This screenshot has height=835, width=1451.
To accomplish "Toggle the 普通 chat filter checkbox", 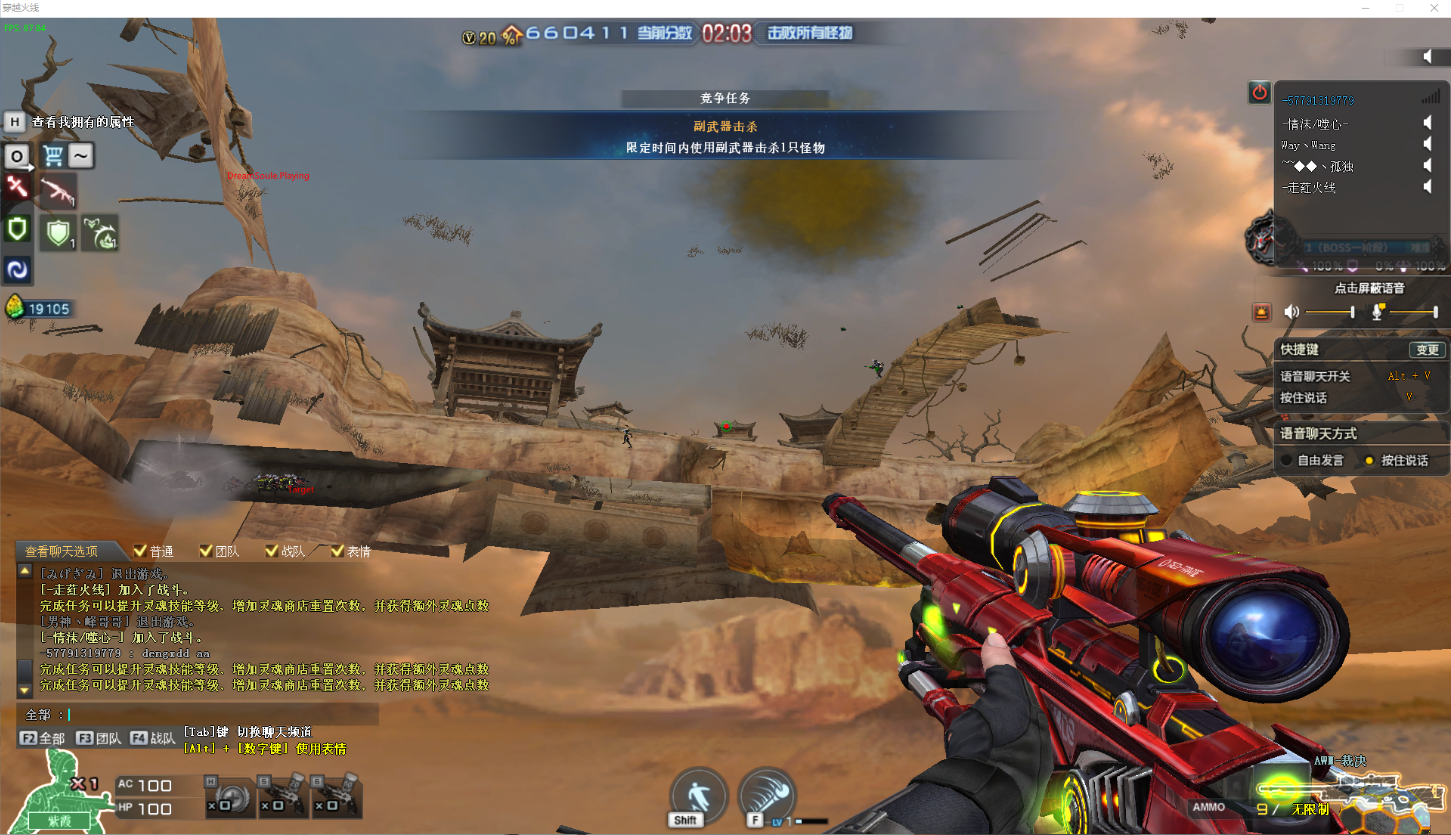I will point(140,551).
